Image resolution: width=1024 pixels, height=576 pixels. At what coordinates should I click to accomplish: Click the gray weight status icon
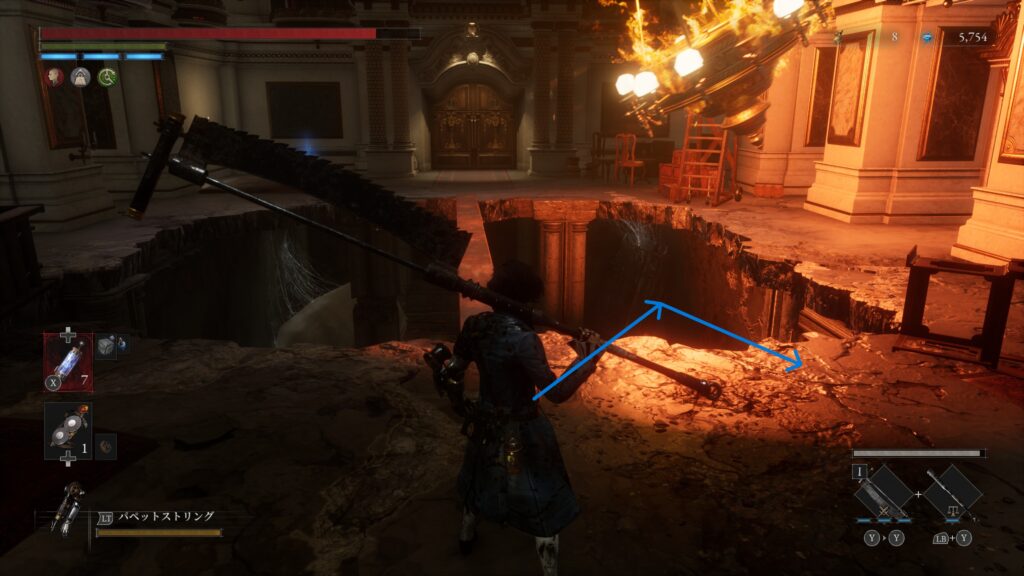tap(80, 77)
